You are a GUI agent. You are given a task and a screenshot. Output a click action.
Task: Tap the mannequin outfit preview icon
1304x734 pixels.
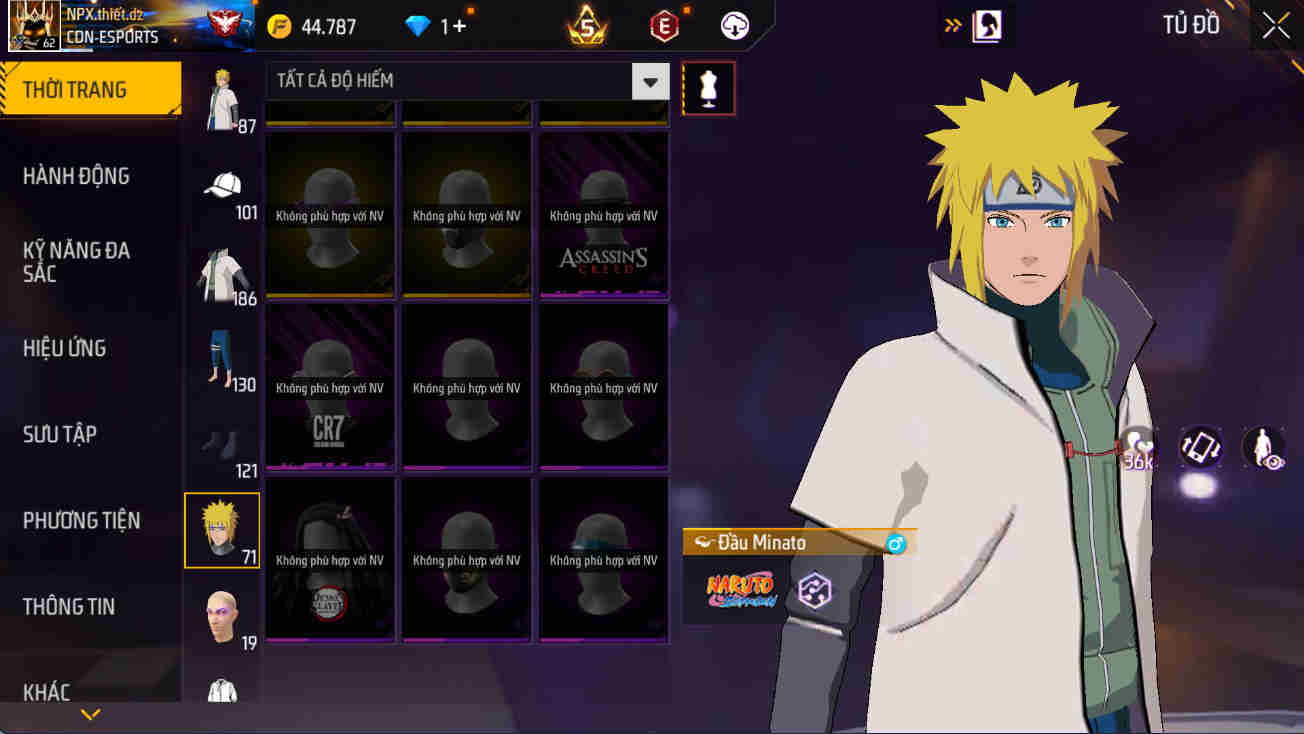(708, 87)
